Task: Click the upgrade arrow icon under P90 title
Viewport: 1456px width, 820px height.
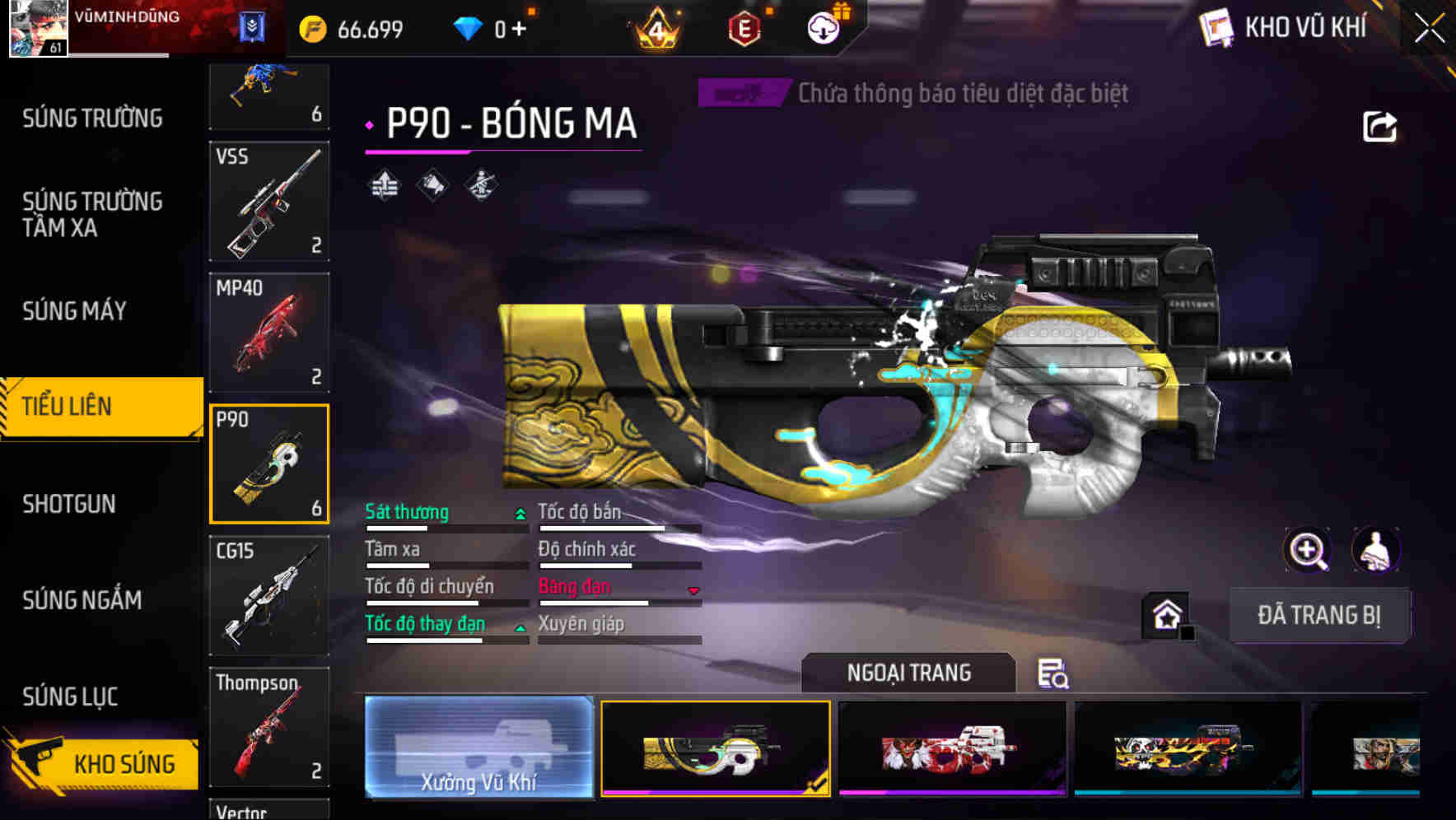Action: tap(384, 185)
